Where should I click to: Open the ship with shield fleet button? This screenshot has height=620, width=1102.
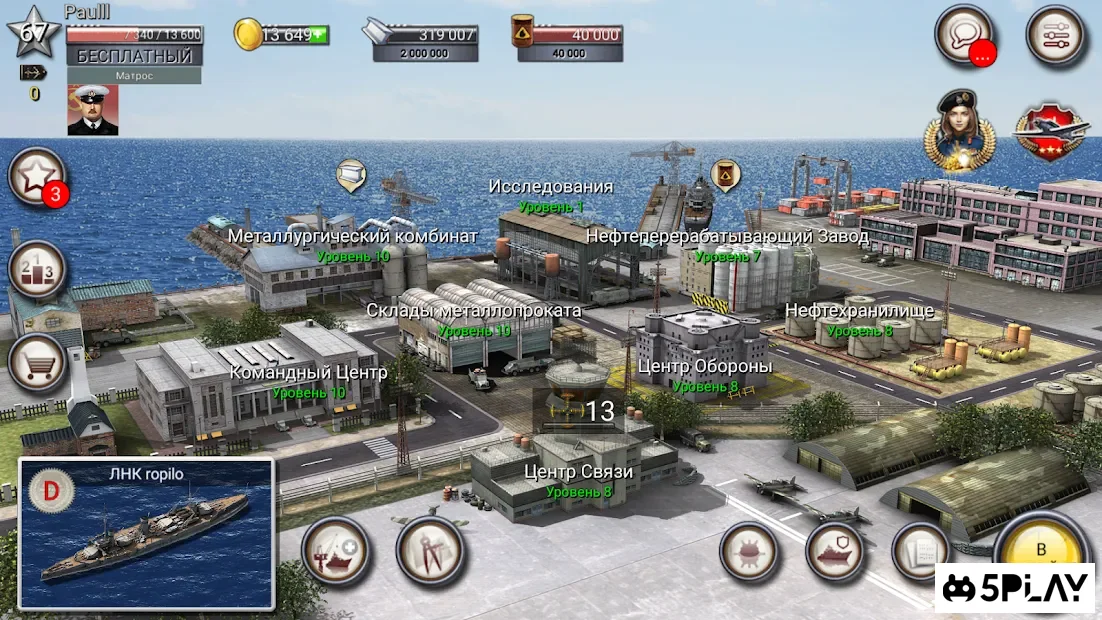[x=836, y=552]
